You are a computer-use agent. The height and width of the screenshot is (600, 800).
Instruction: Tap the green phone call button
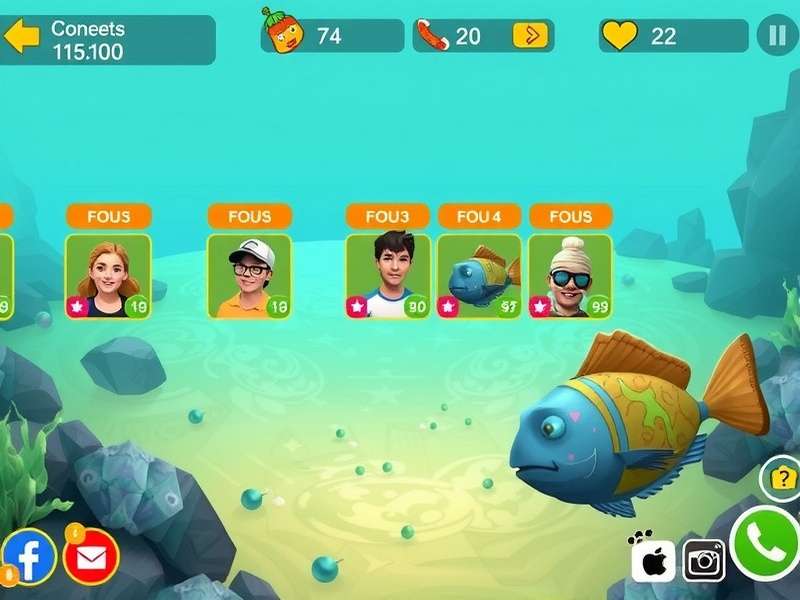pyautogui.click(x=766, y=545)
